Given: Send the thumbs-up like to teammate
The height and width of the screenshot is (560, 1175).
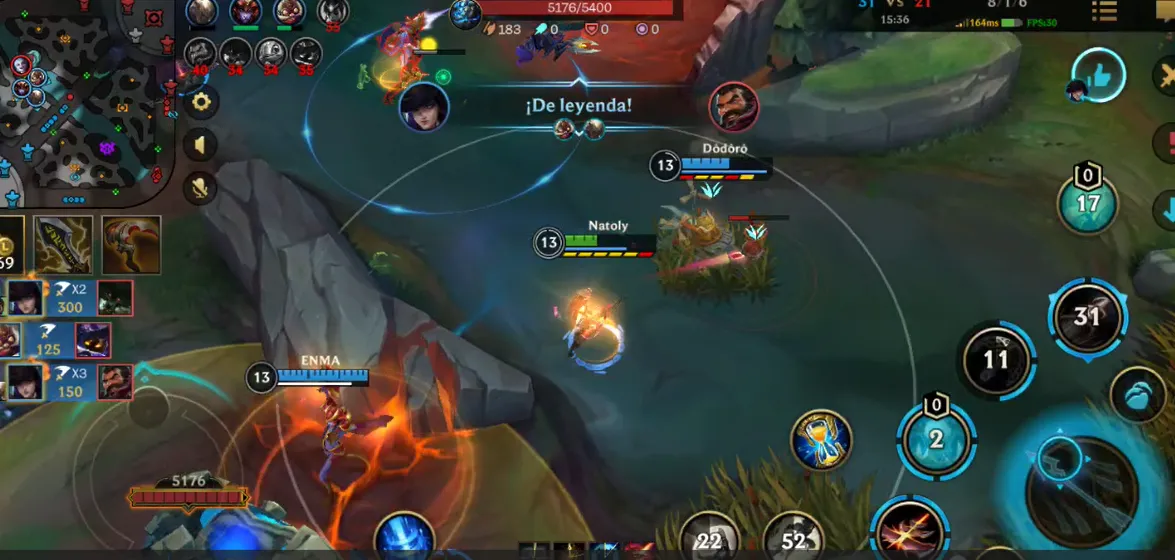Looking at the screenshot, I should pos(1098,75).
